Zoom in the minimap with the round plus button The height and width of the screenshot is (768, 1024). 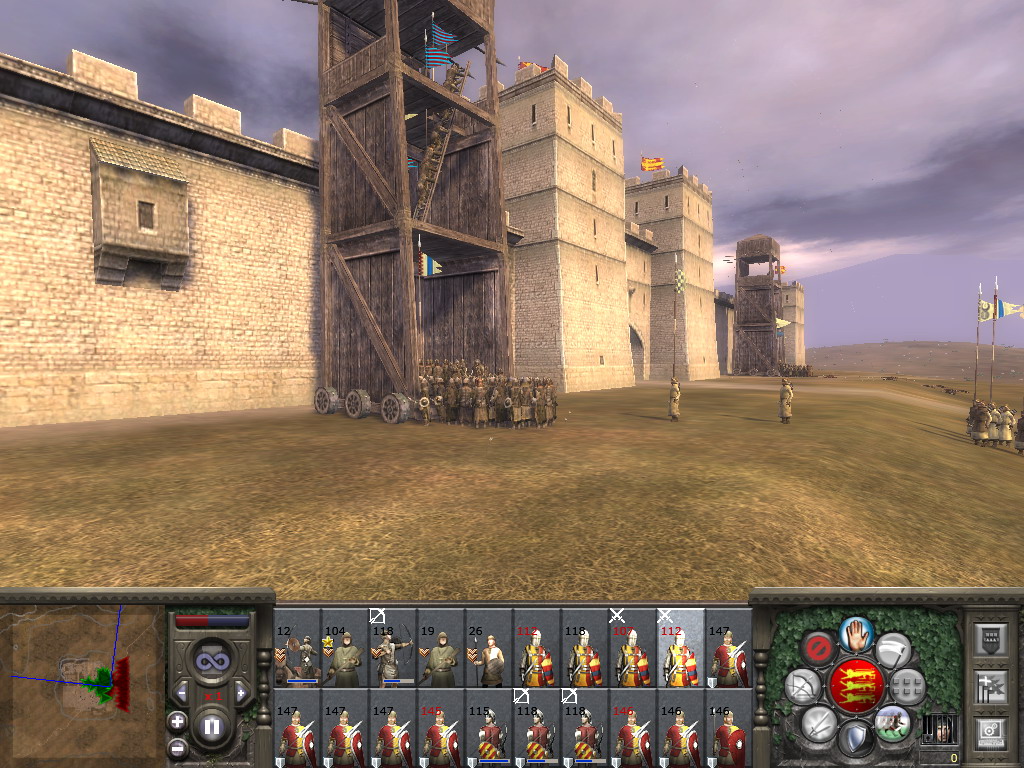pyautogui.click(x=177, y=721)
